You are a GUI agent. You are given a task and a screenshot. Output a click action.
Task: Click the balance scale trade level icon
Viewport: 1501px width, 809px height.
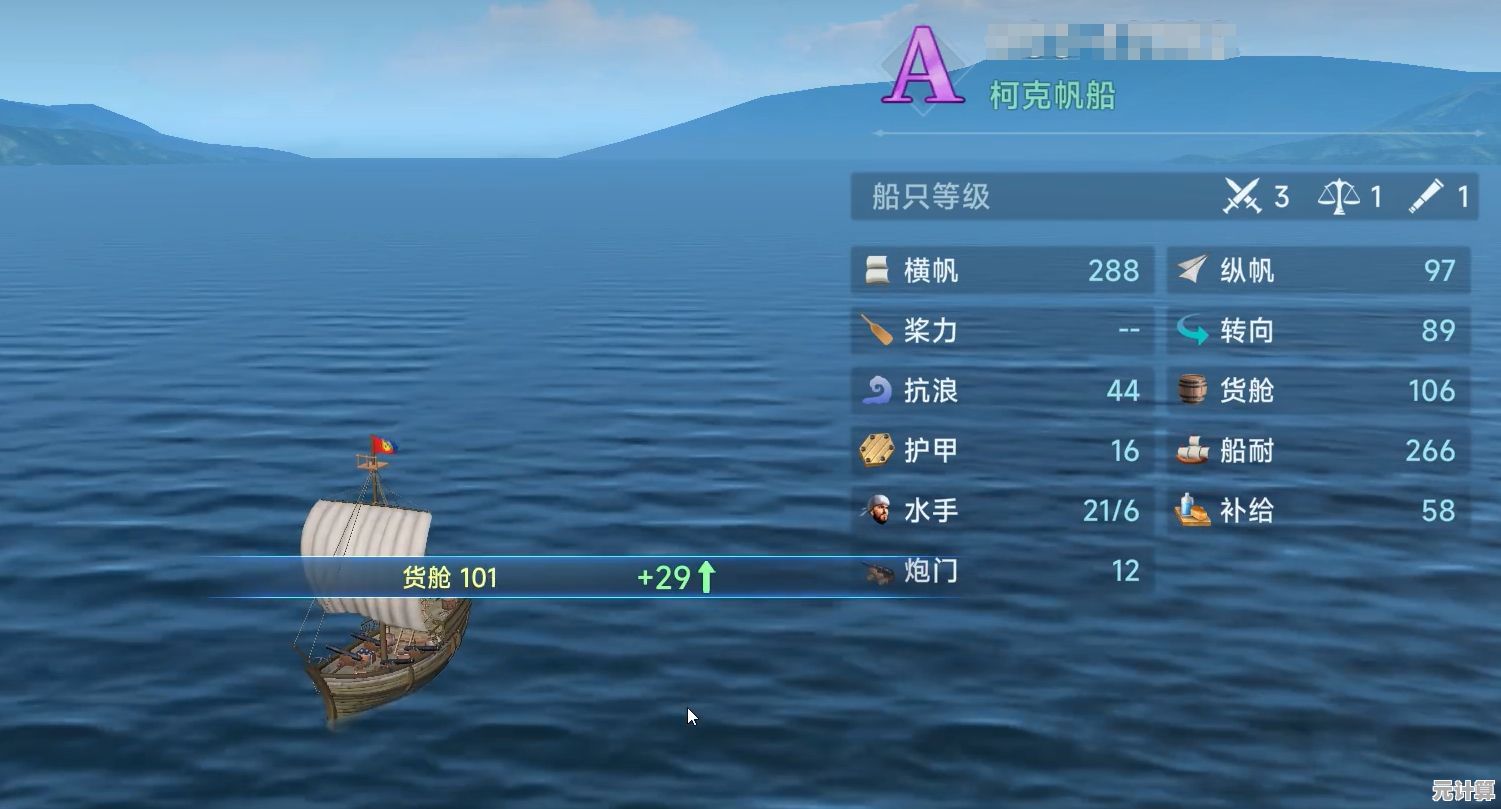click(1338, 196)
